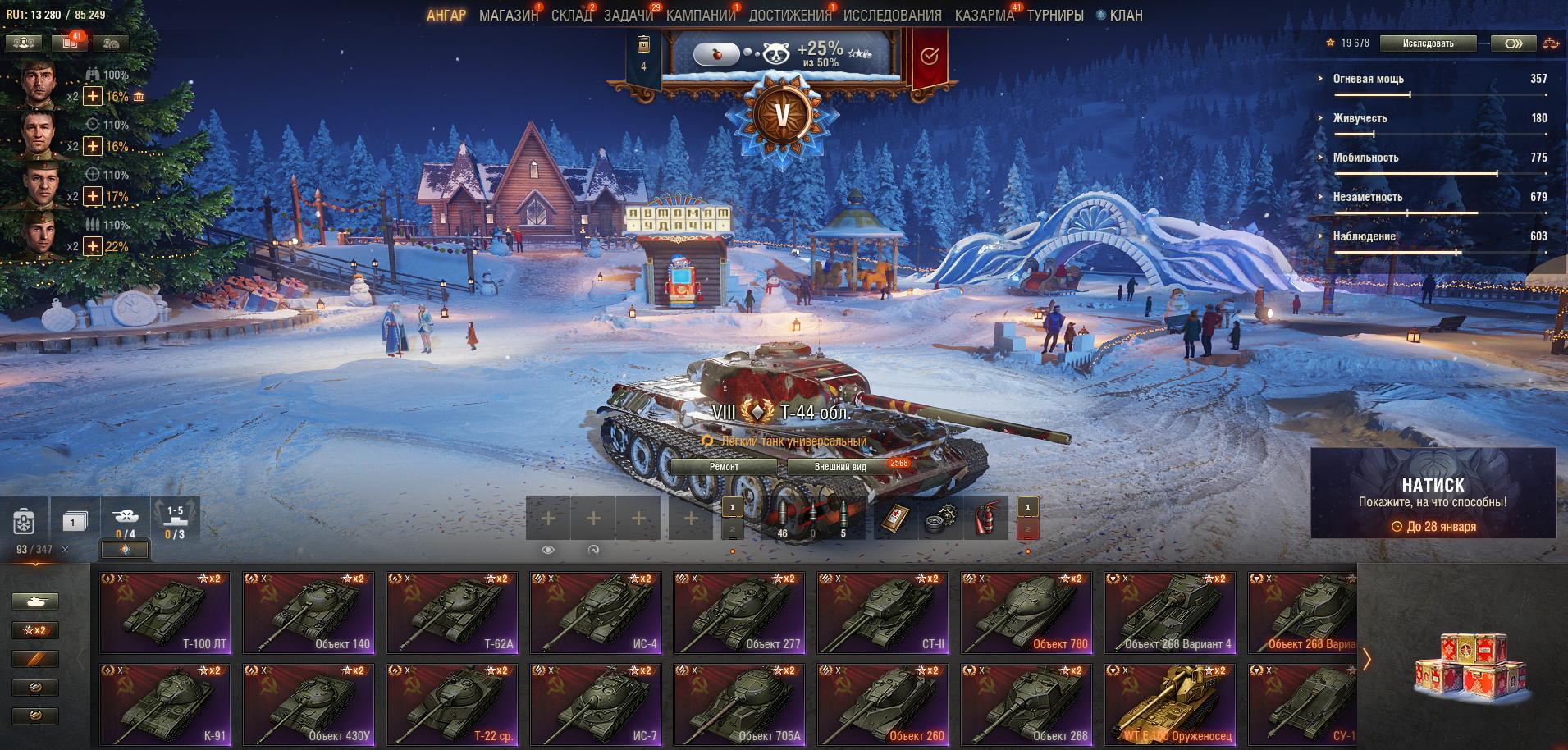Open the Достижения achievements tab
The width and height of the screenshot is (1568, 750).
(789, 16)
